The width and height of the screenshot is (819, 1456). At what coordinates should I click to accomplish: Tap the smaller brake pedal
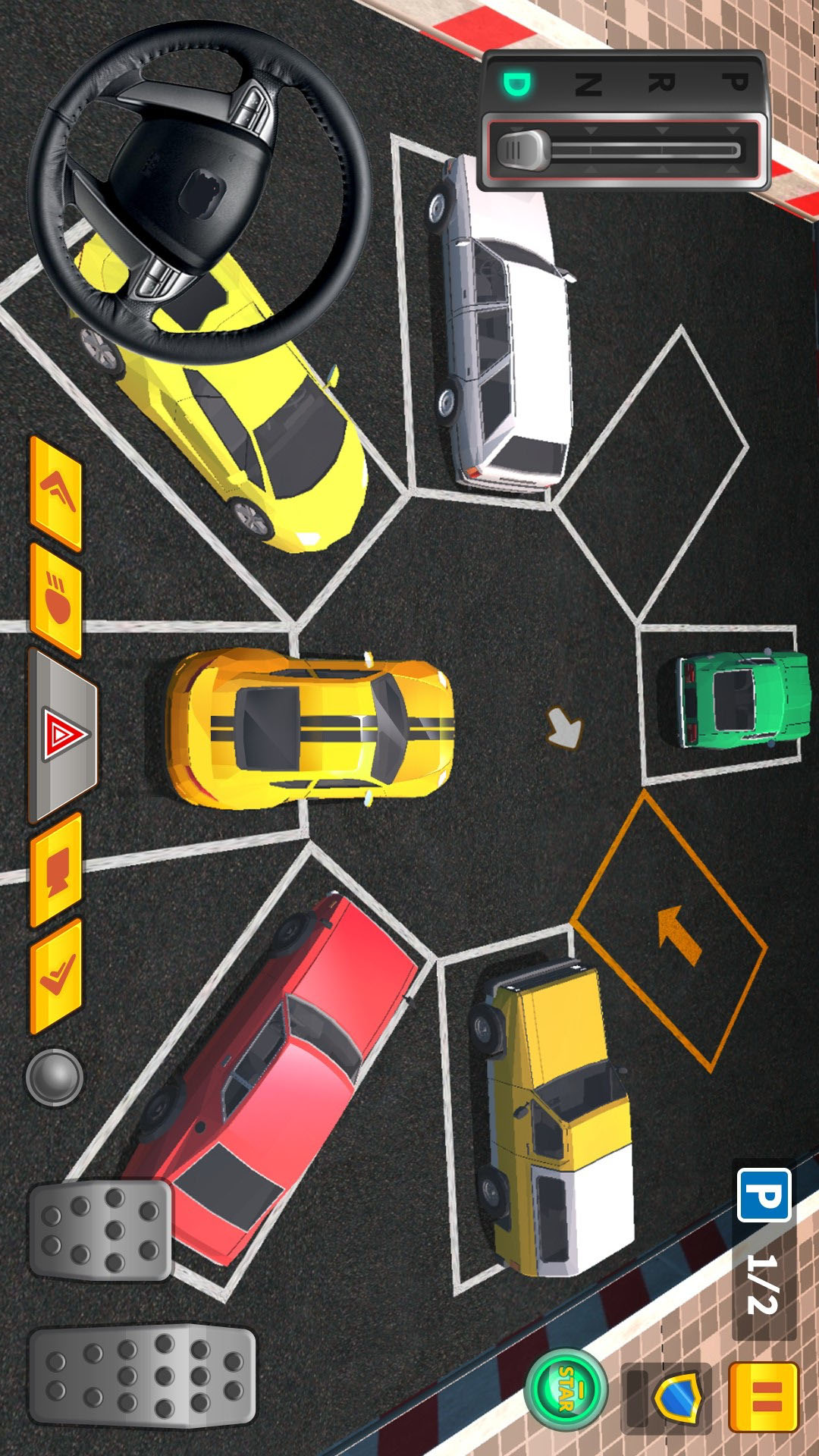(x=101, y=1230)
